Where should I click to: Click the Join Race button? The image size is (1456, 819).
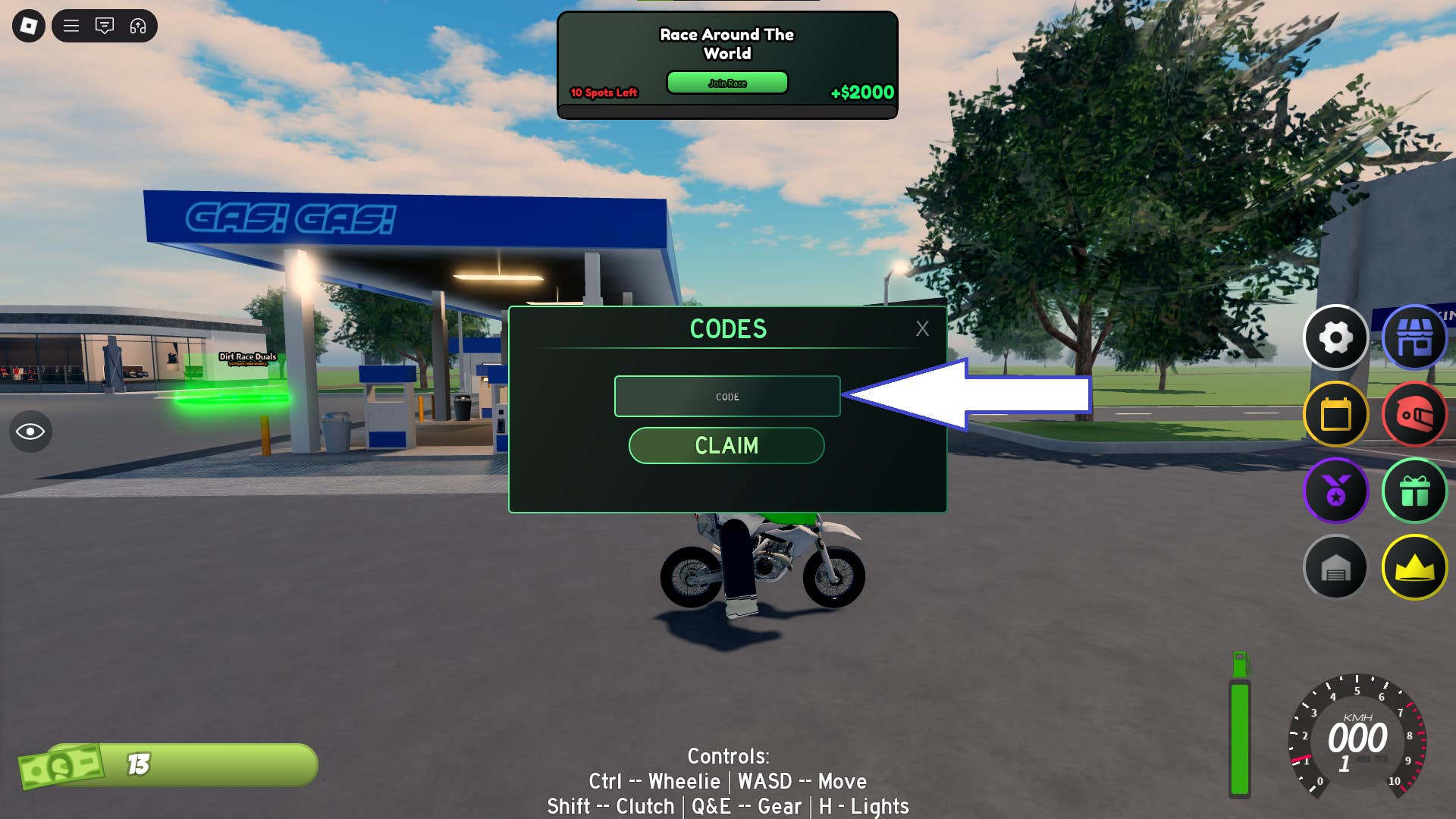click(x=726, y=83)
